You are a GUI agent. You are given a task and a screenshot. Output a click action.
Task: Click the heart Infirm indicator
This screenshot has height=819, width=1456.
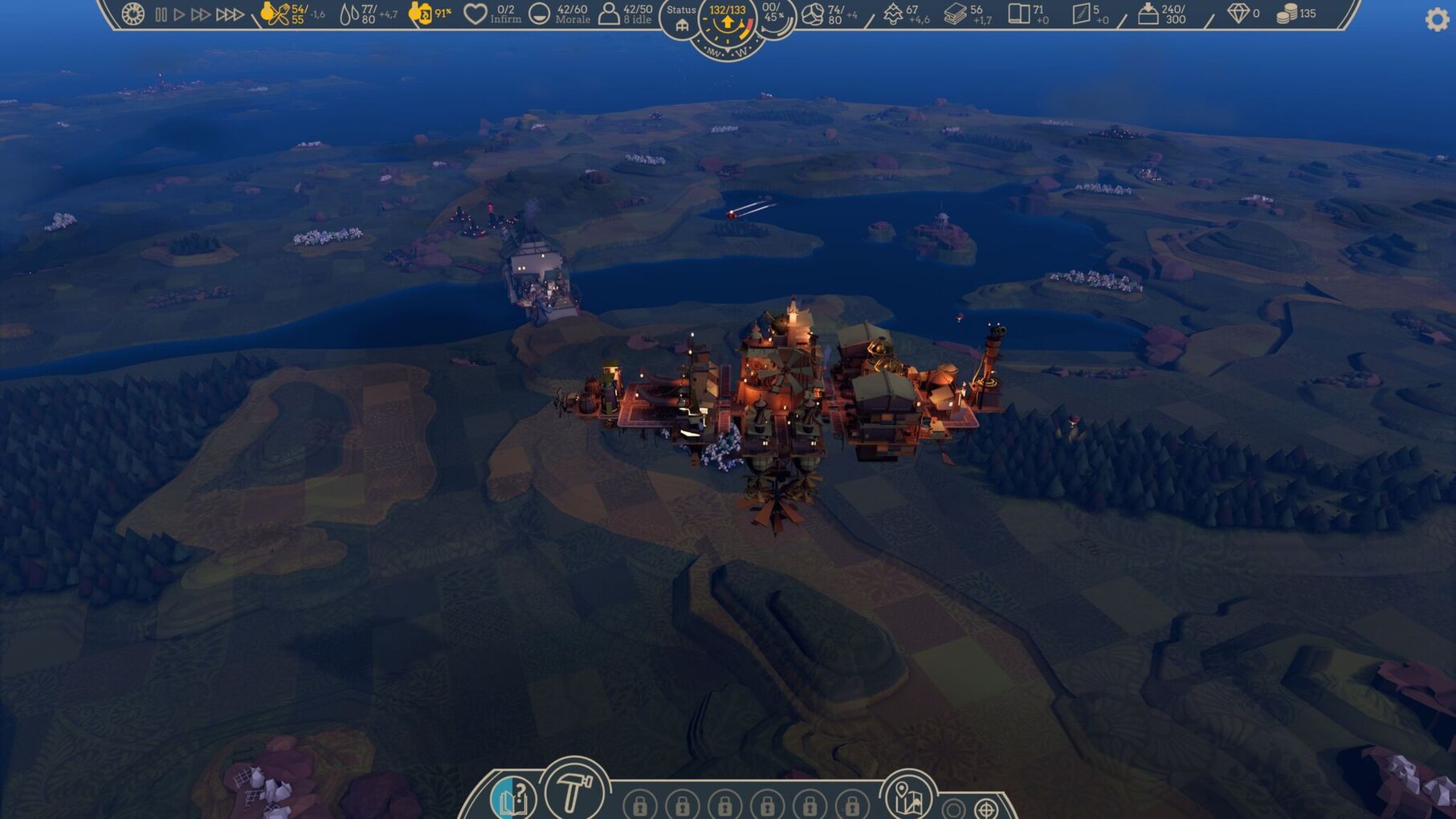click(x=475, y=14)
